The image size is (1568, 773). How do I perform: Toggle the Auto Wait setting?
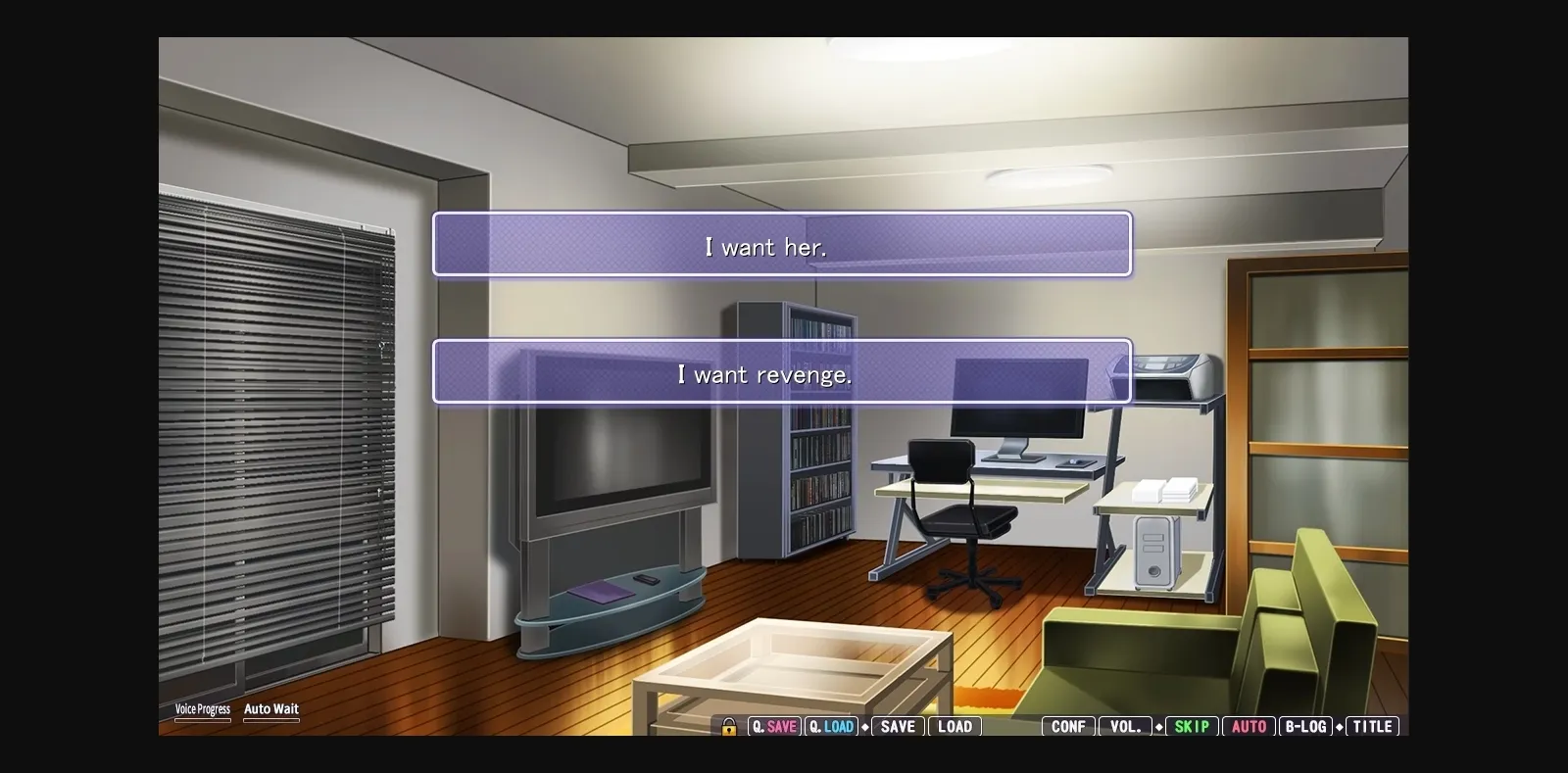(271, 708)
